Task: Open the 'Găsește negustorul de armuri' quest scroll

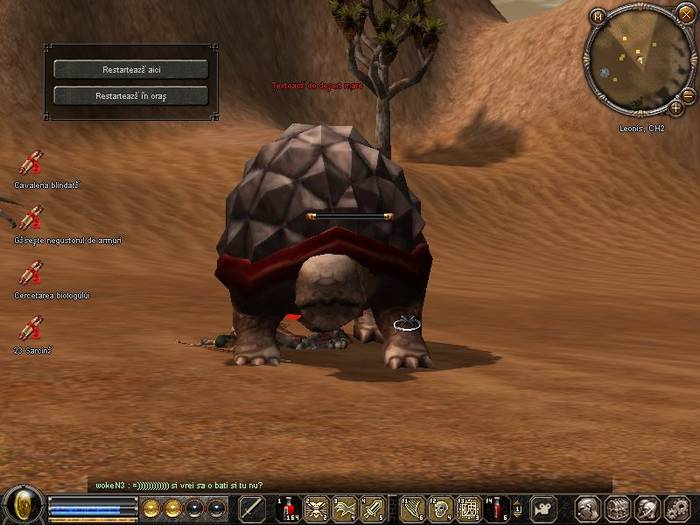Action: click(31, 219)
